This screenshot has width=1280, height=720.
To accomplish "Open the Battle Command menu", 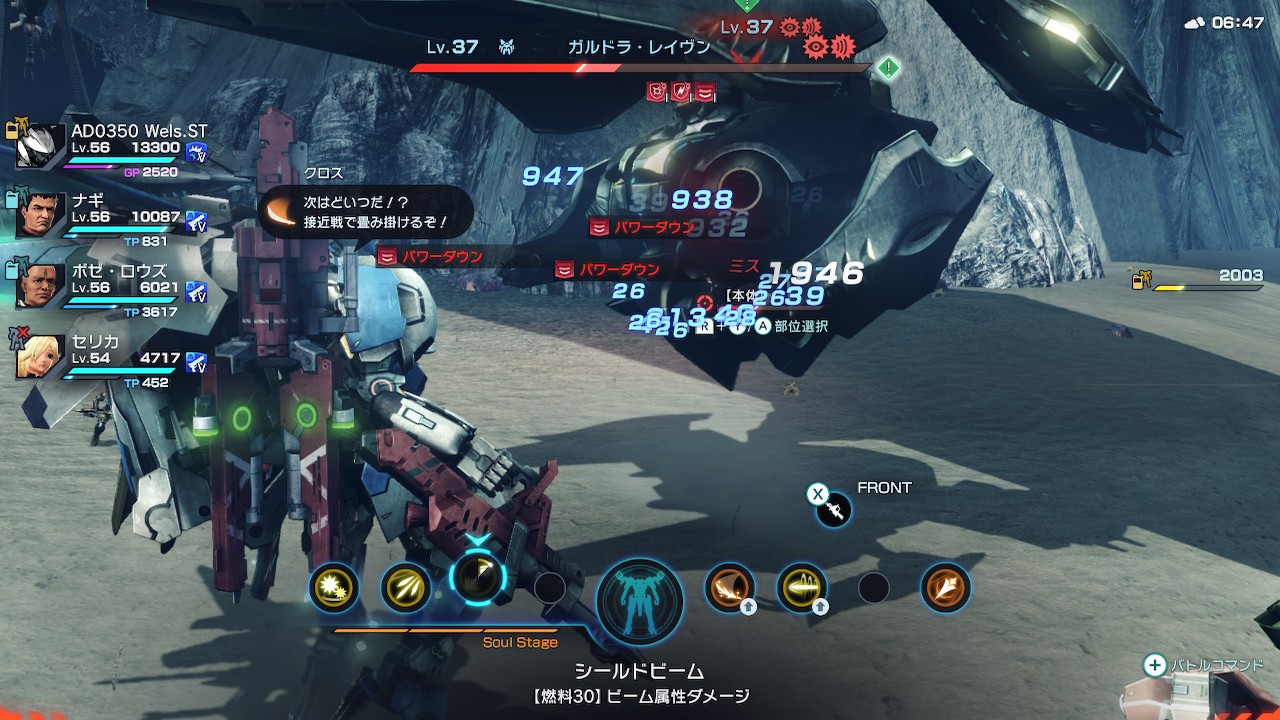I will pyautogui.click(x=1205, y=665).
